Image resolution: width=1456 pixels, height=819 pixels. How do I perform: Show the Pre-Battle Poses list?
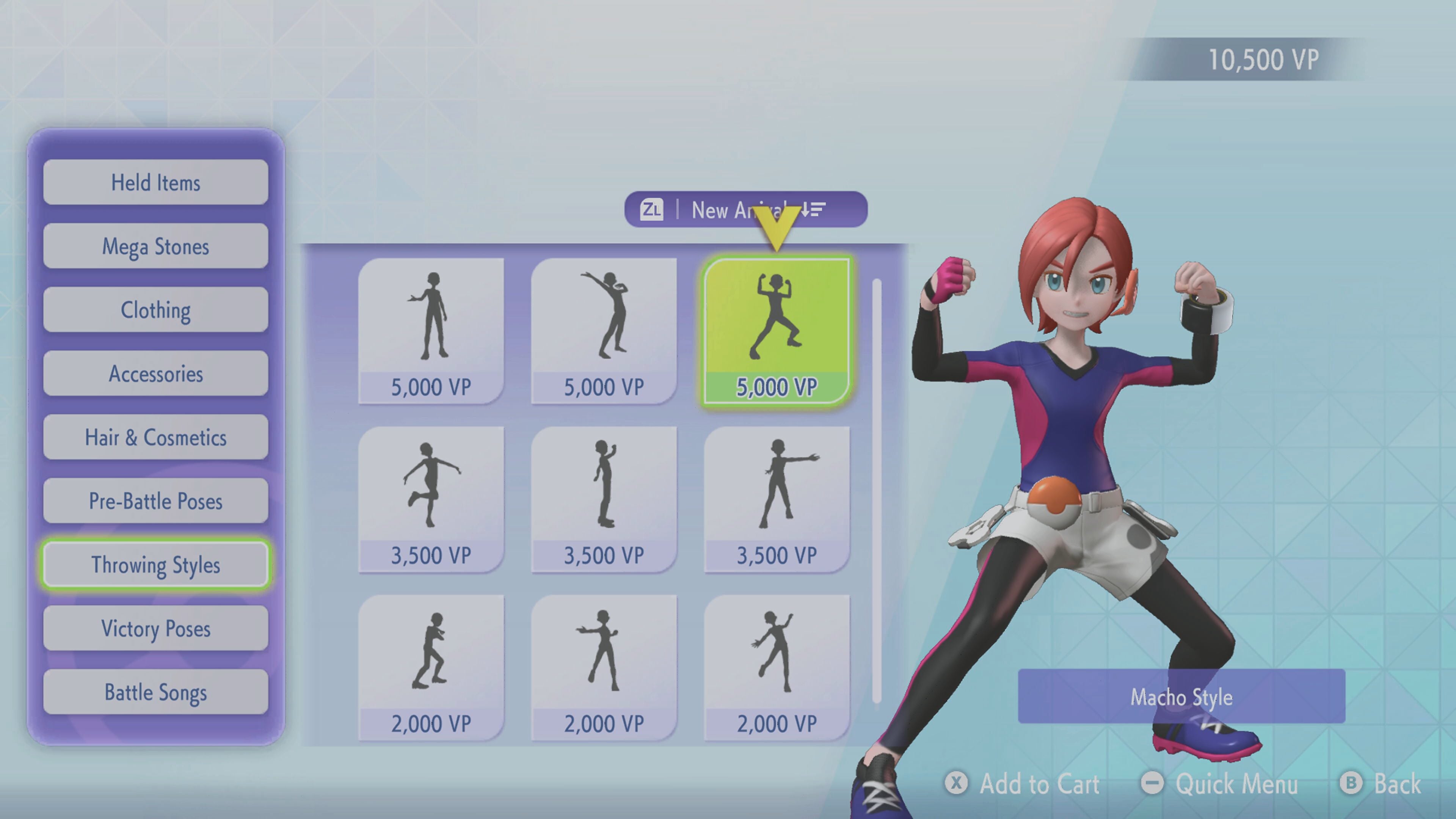tap(155, 501)
